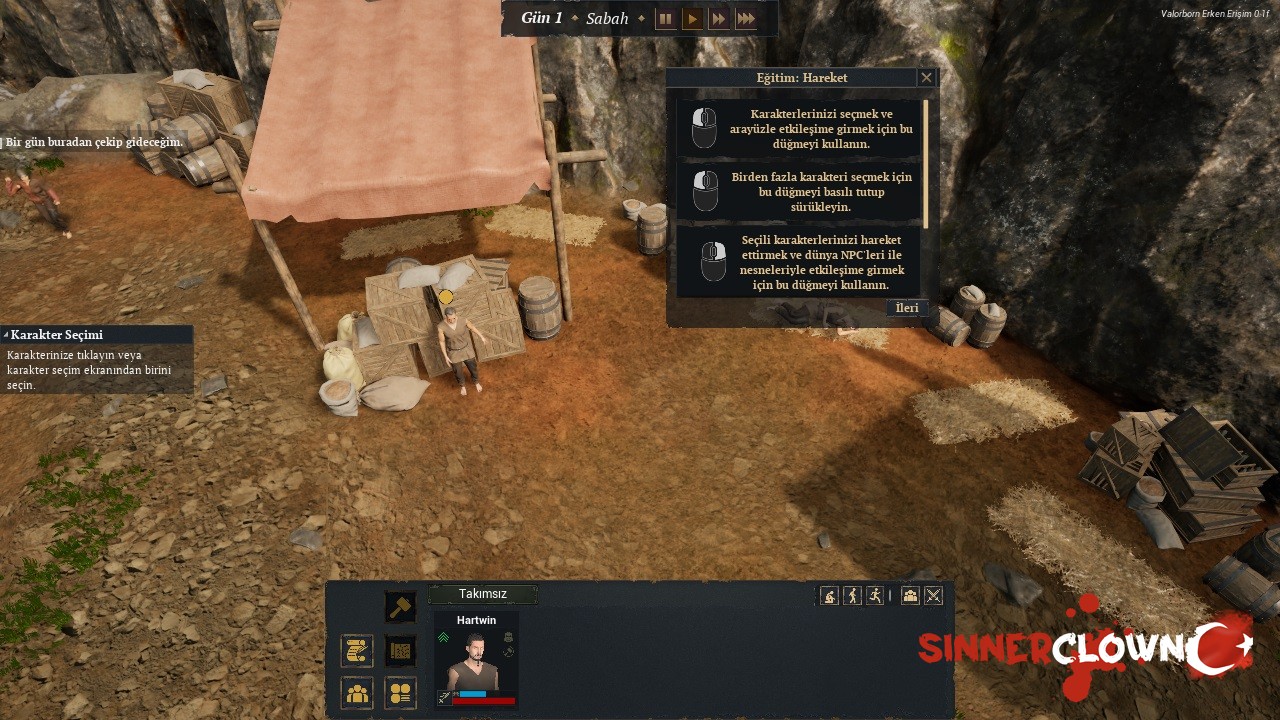Activate the triple fast-forward speed
Screen dimensions: 1280x720
746,19
